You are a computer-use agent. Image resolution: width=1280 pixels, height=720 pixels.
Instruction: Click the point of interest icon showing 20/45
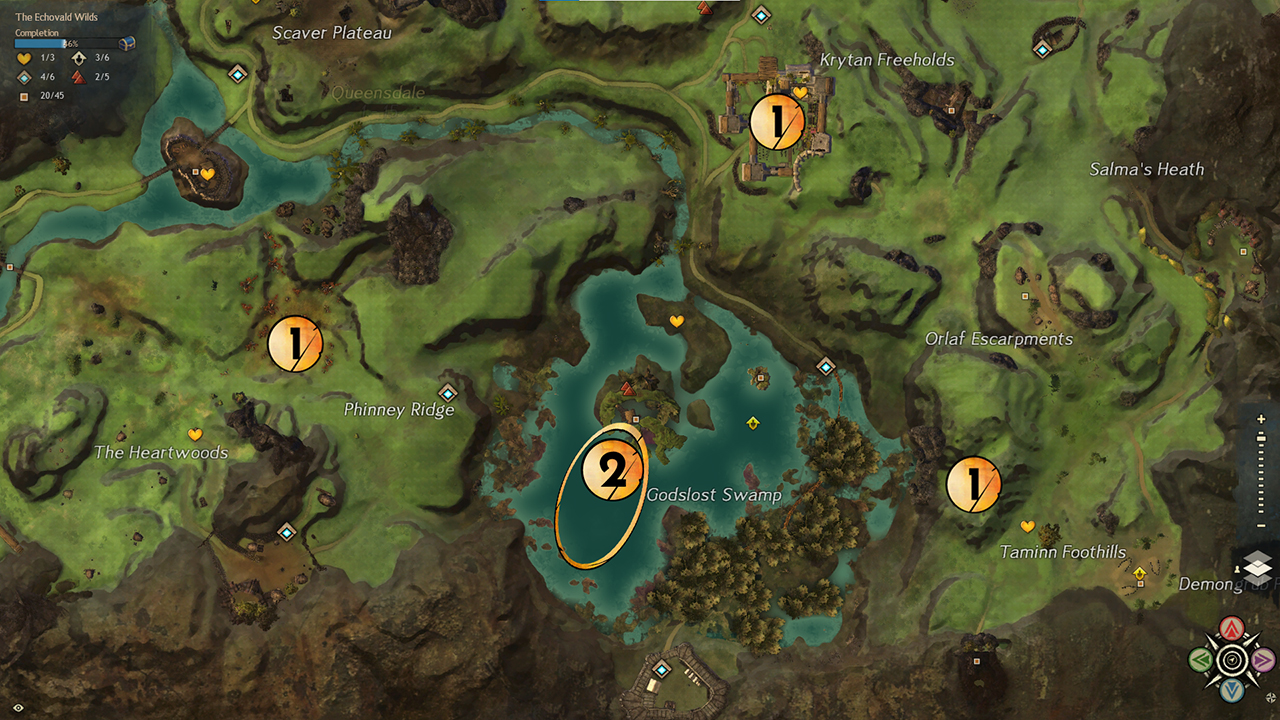point(24,95)
